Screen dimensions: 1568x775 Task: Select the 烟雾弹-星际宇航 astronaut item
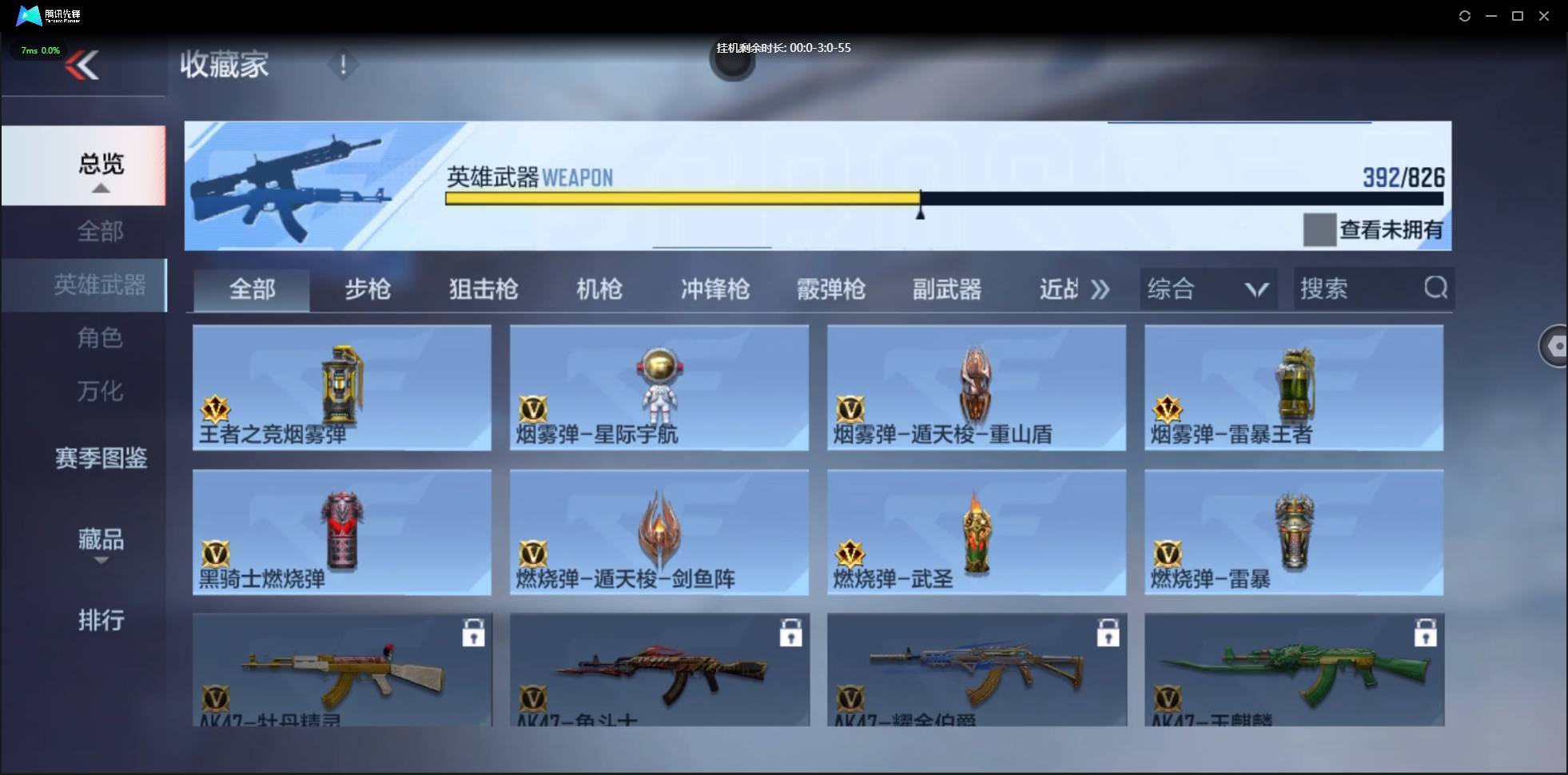point(659,389)
